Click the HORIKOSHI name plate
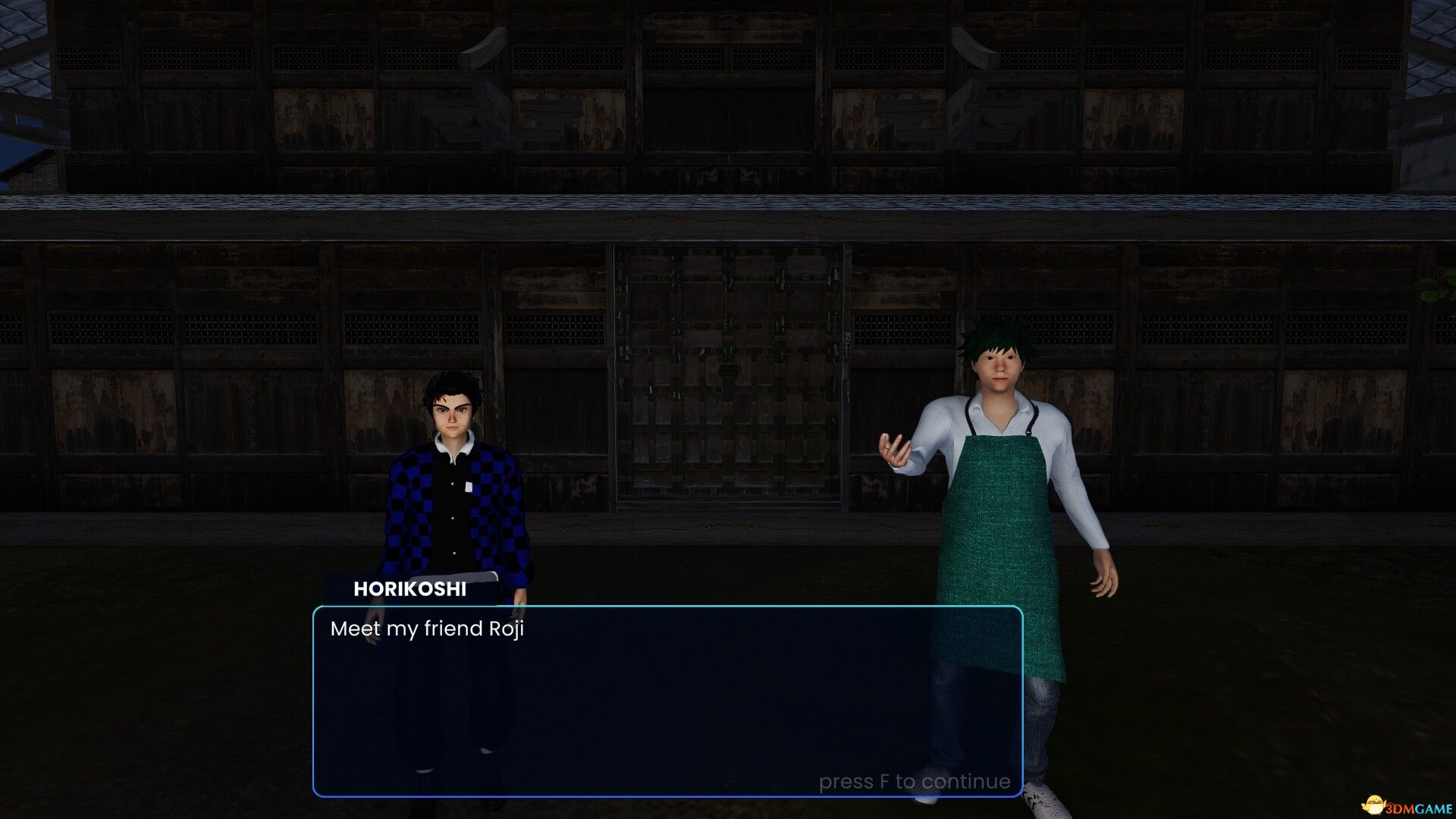1456x819 pixels. point(410,588)
